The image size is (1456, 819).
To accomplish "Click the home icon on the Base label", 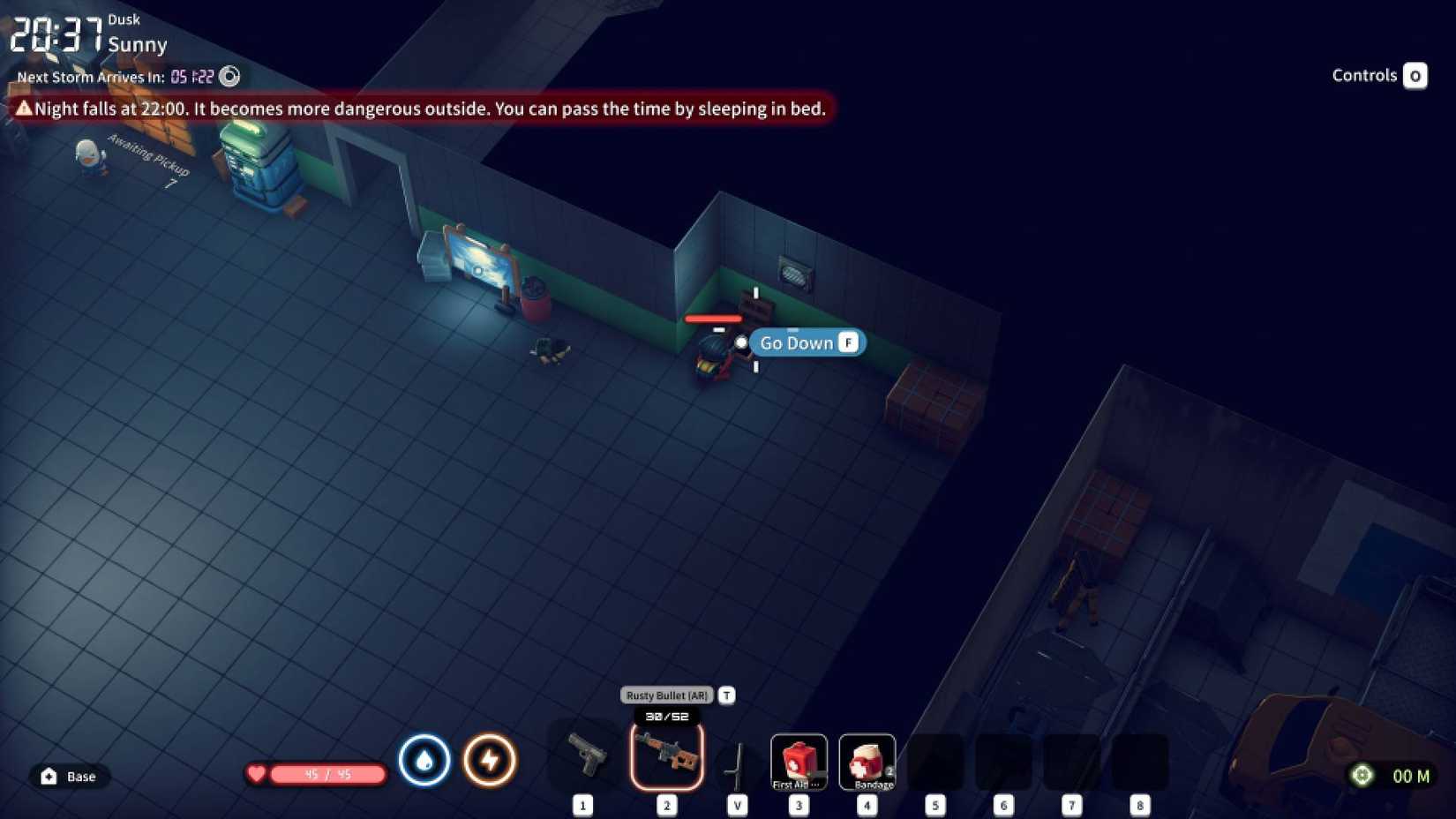I will pos(49,777).
